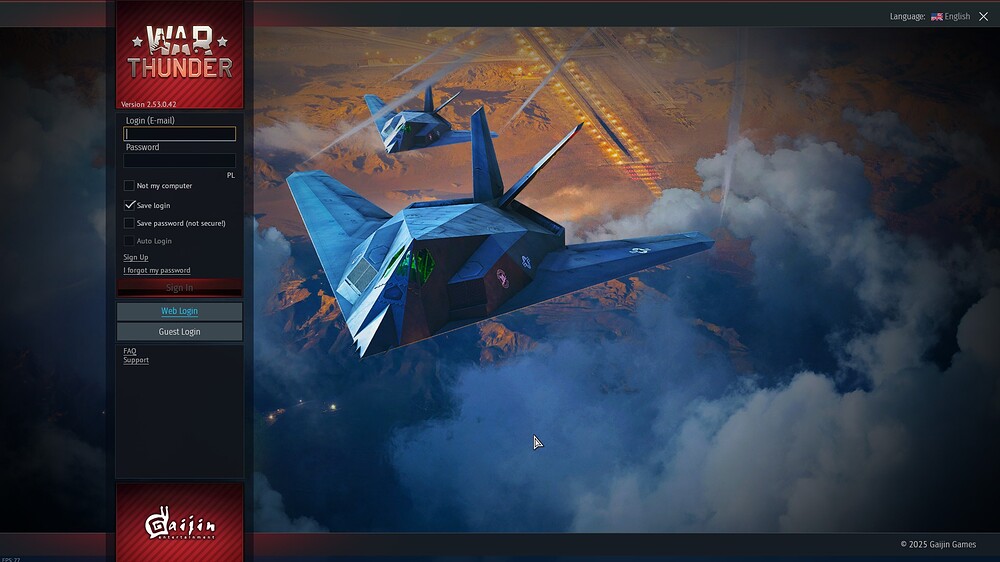Screen dimensions: 1000x562
Task: Open the FAQ link
Action: [130, 351]
